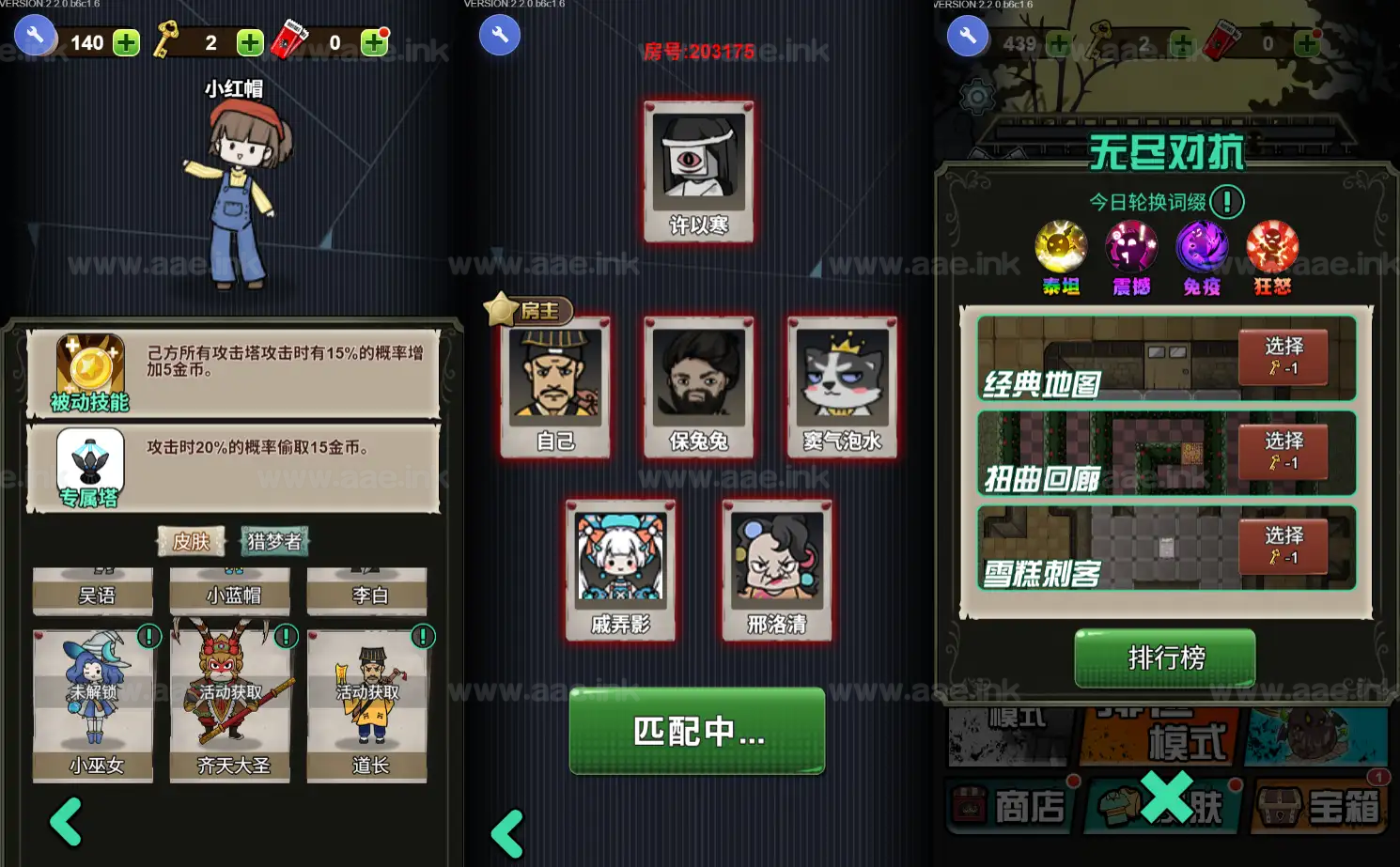Show info for 今日轮换词缀 exclamation icon
Image resolution: width=1400 pixels, height=867 pixels.
(x=1226, y=202)
